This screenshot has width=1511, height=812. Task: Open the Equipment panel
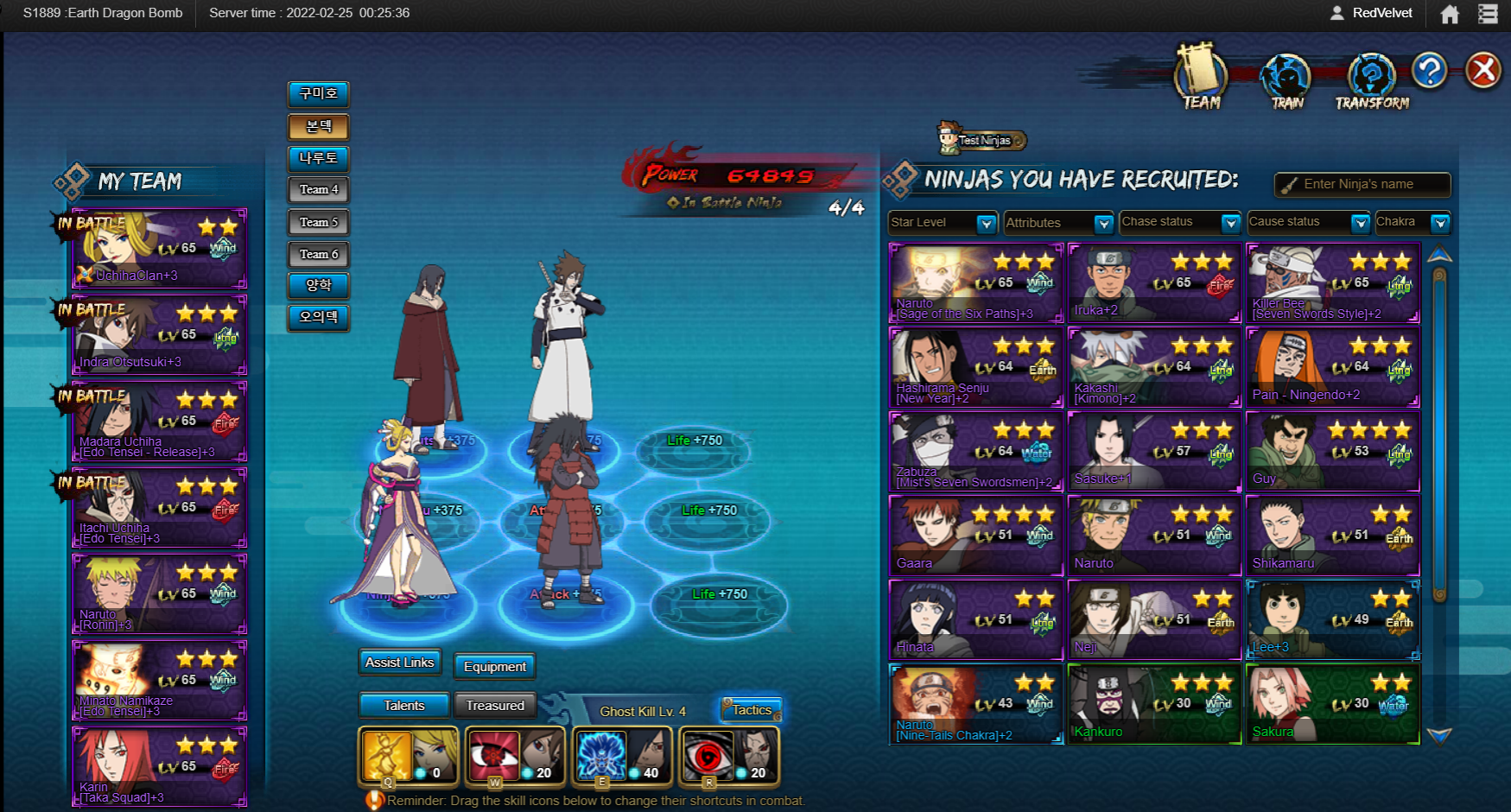[494, 666]
